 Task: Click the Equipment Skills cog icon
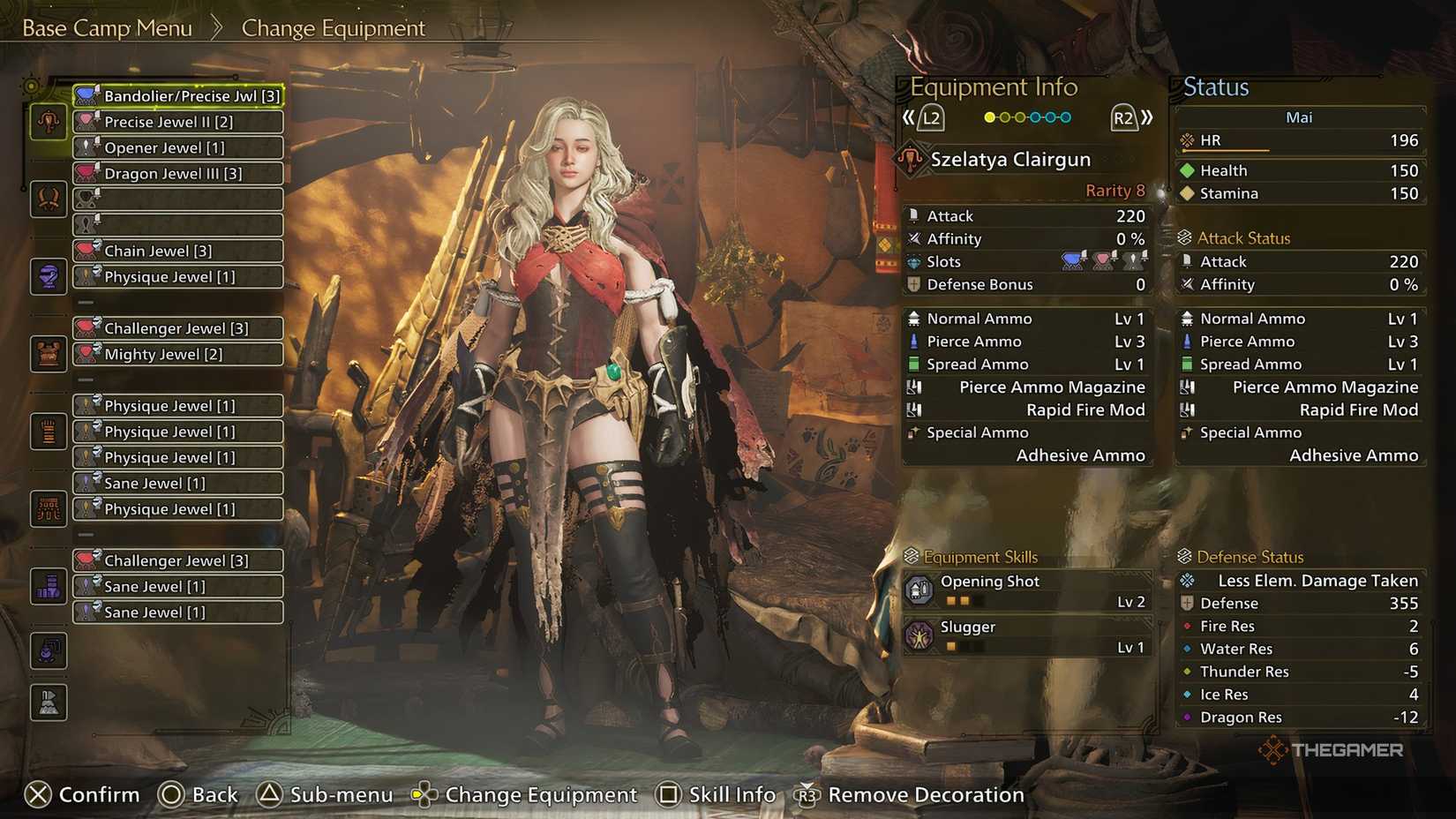910,556
